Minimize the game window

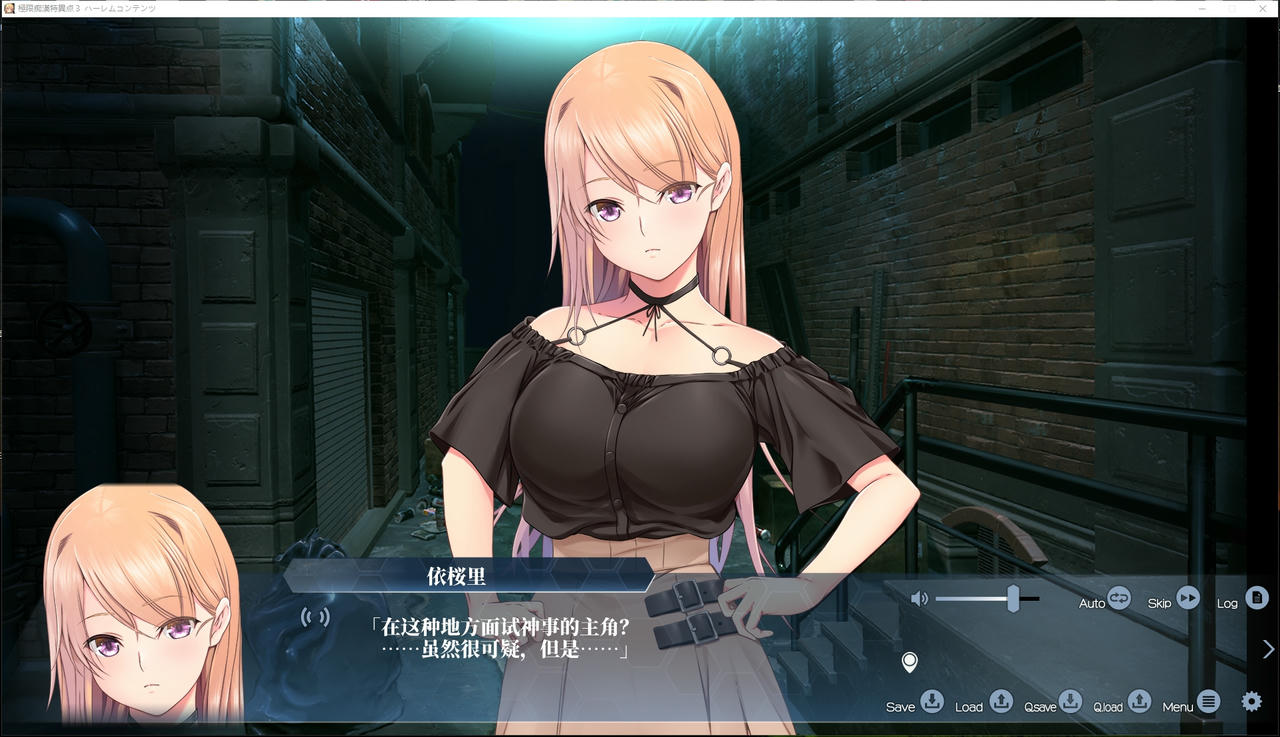pyautogui.click(x=1202, y=8)
